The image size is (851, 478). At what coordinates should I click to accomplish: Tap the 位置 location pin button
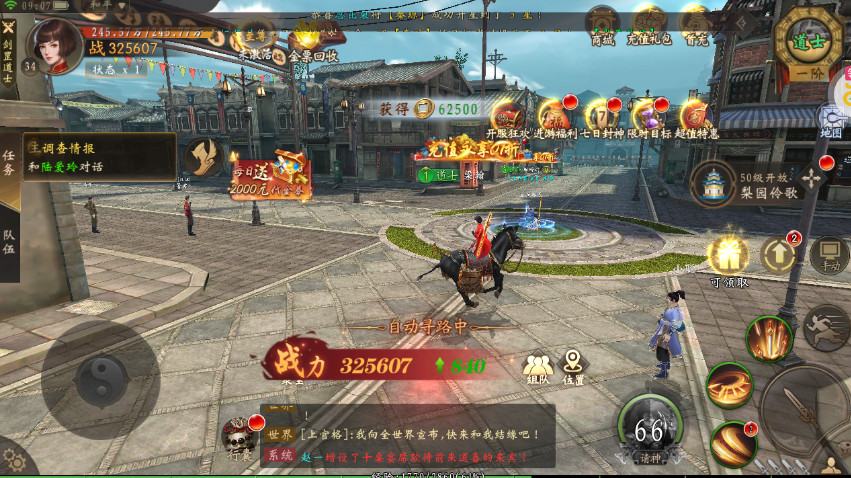coord(573,365)
